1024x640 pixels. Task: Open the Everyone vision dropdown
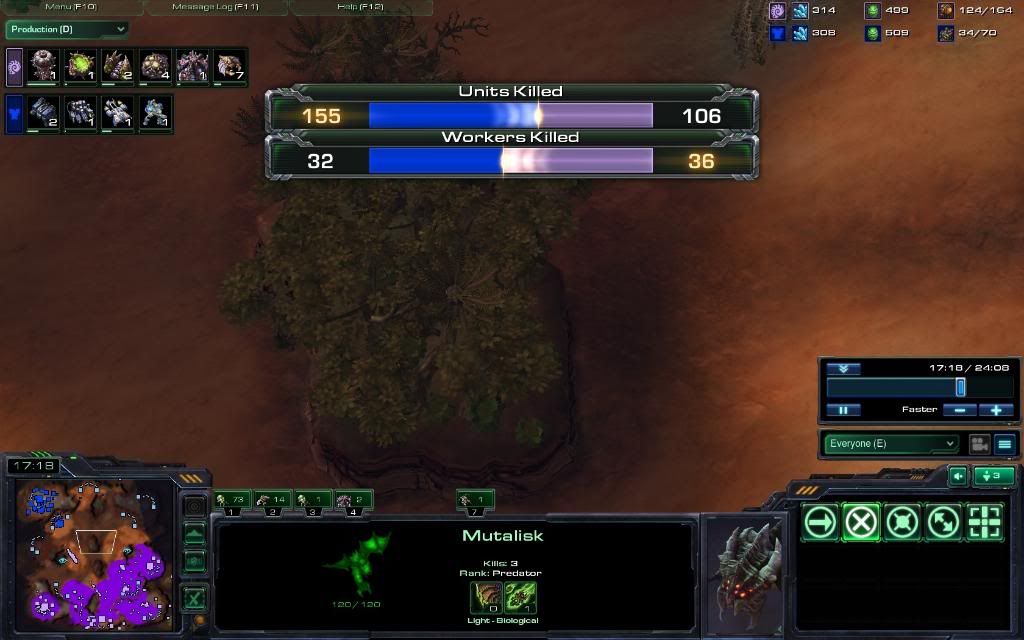[x=891, y=444]
